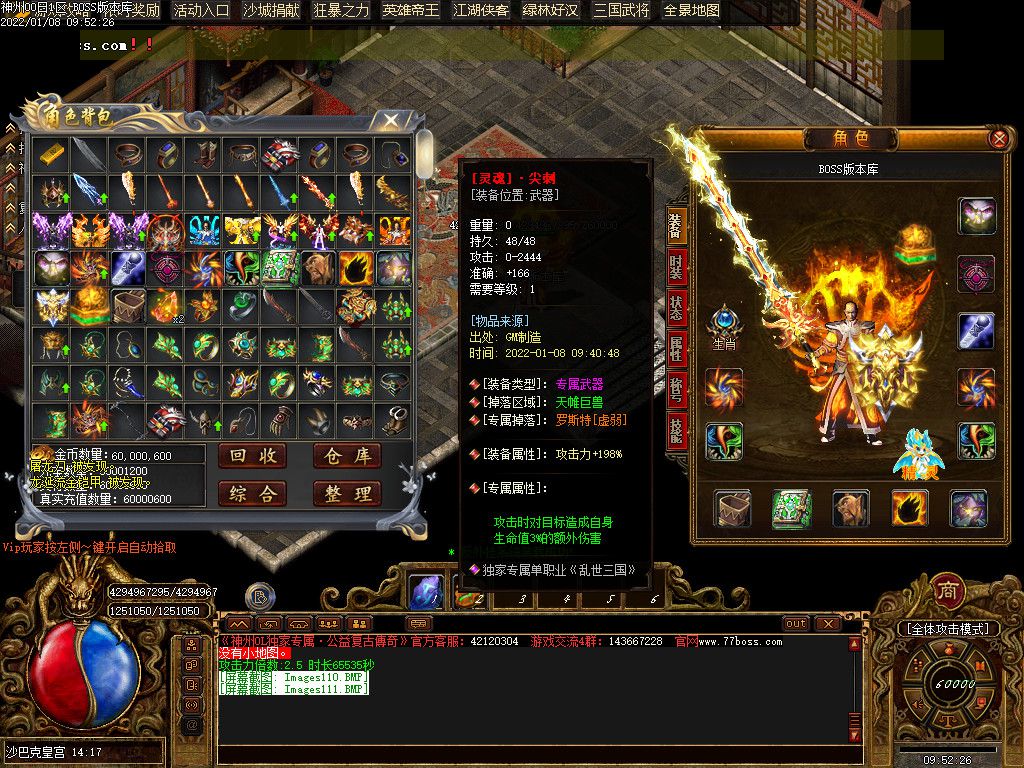Open the 技能 skills tab
Screen dimensions: 1024x768
click(x=677, y=430)
